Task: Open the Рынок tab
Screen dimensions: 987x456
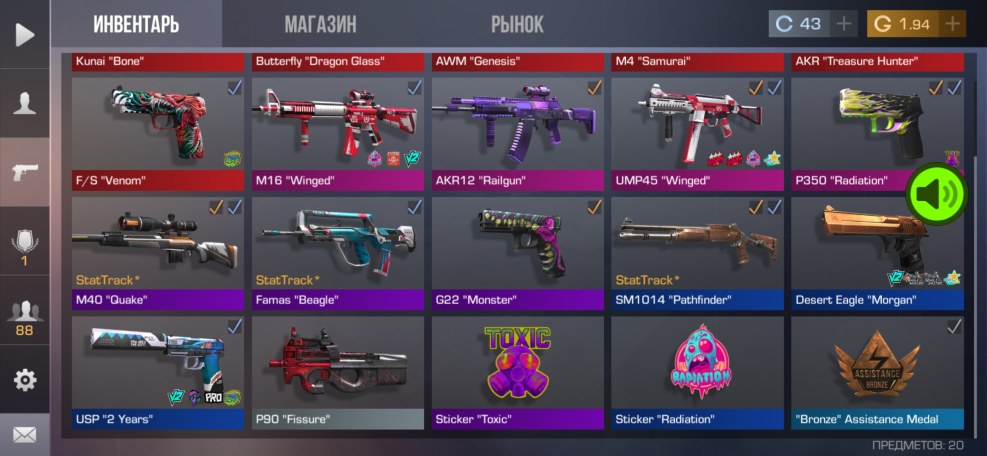Action: [517, 24]
